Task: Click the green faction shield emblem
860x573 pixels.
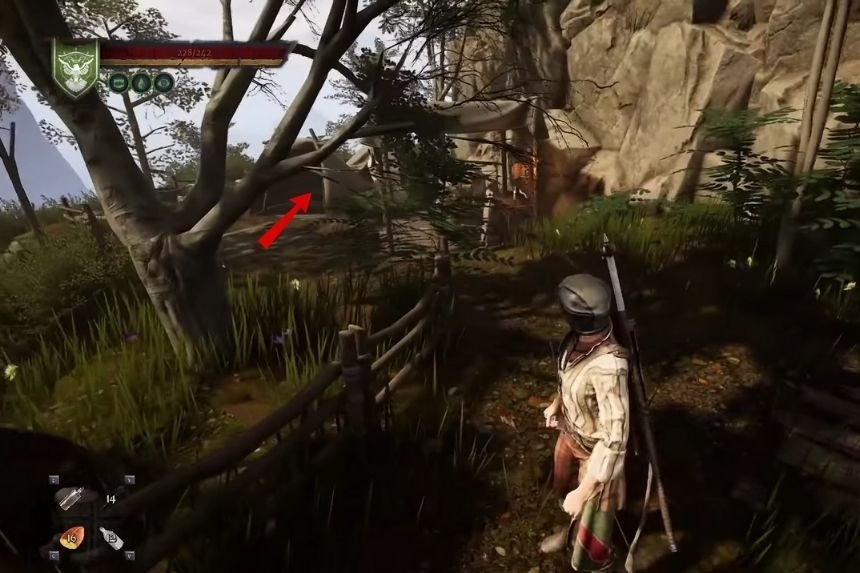Action: pos(75,67)
